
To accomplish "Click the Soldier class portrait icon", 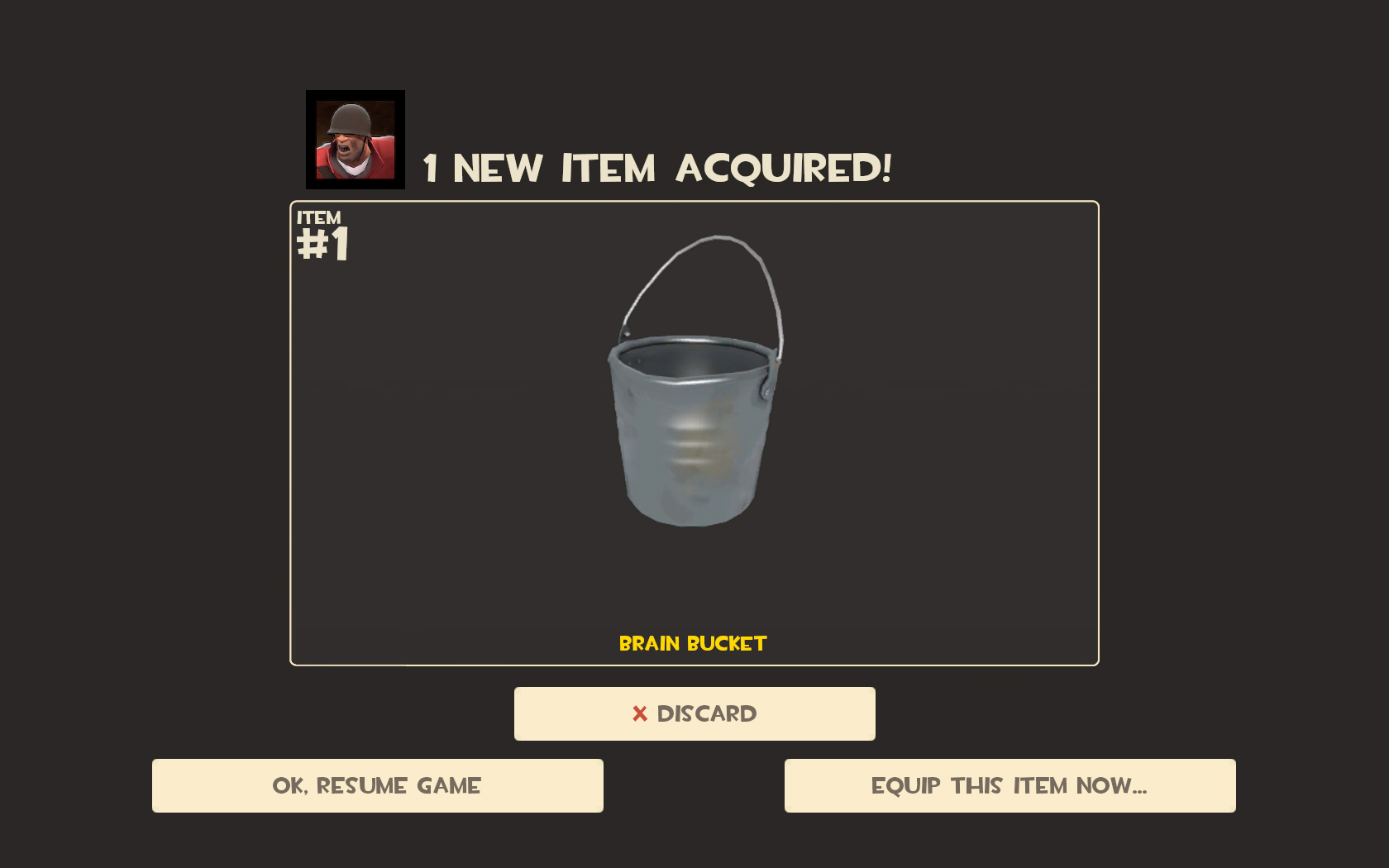I will pos(354,139).
